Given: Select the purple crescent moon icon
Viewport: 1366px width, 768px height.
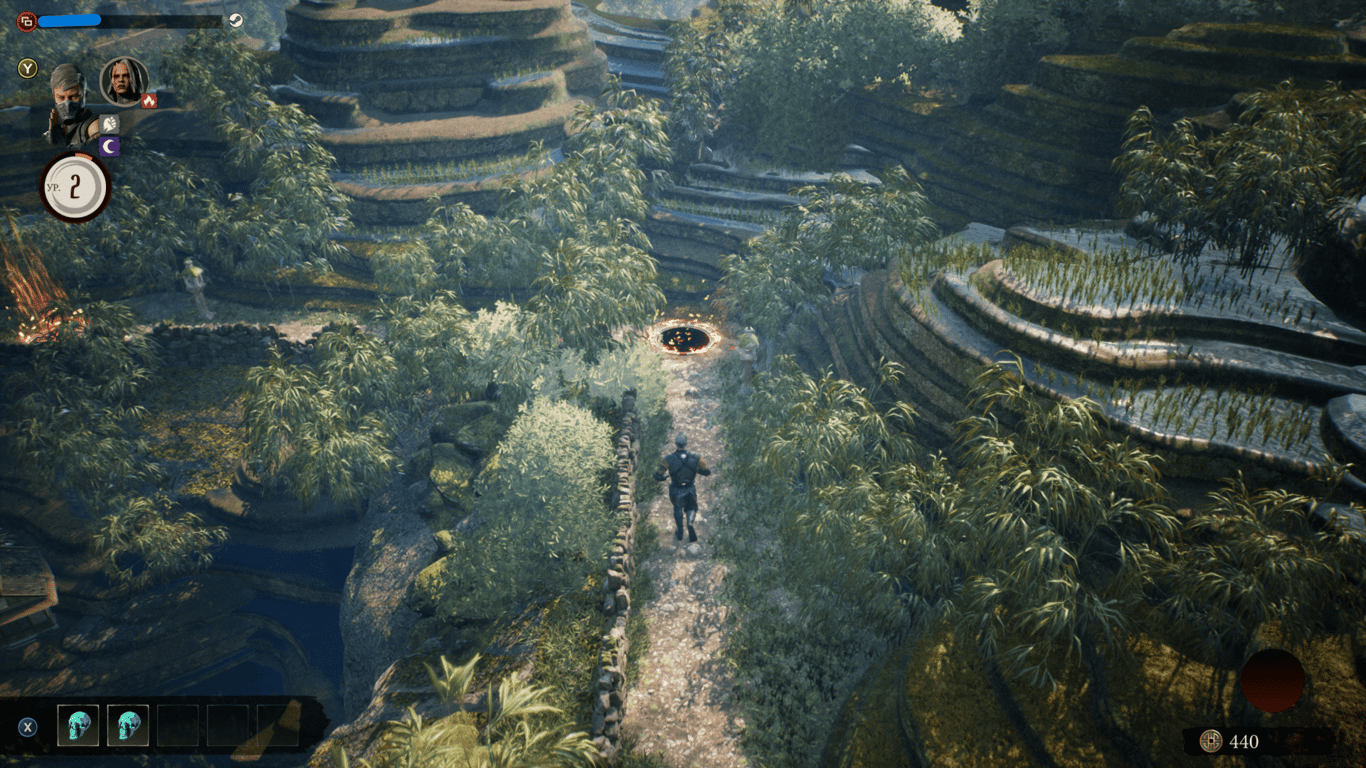Looking at the screenshot, I should coord(109,147).
